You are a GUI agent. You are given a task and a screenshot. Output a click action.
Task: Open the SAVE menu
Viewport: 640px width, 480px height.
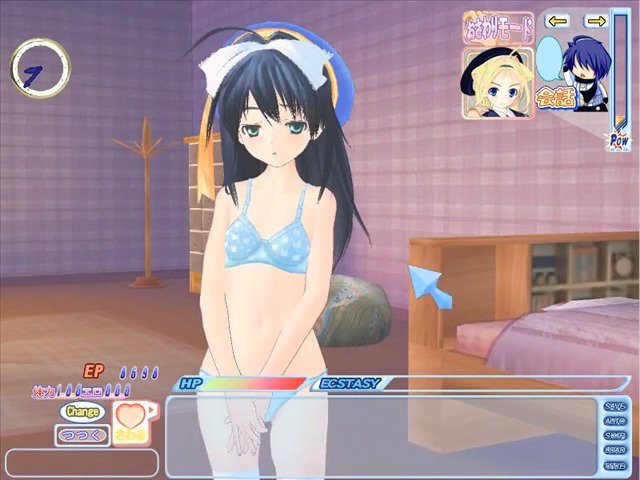(x=616, y=406)
